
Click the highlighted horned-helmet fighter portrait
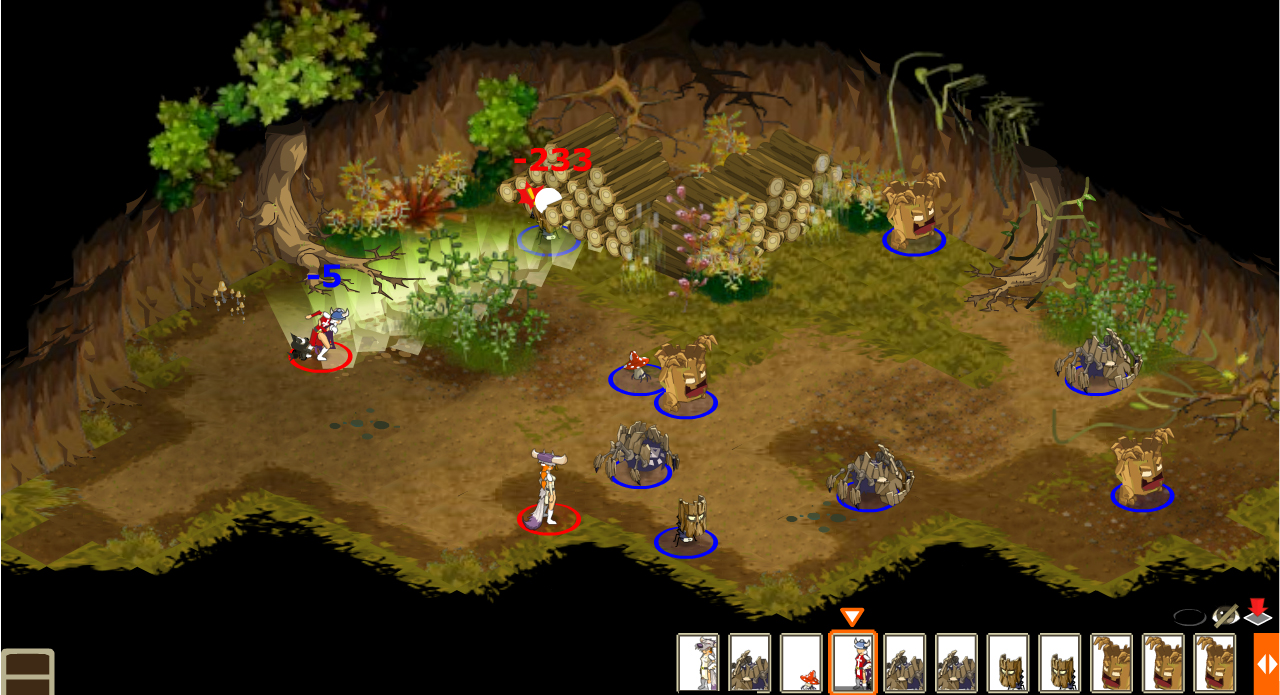(853, 662)
